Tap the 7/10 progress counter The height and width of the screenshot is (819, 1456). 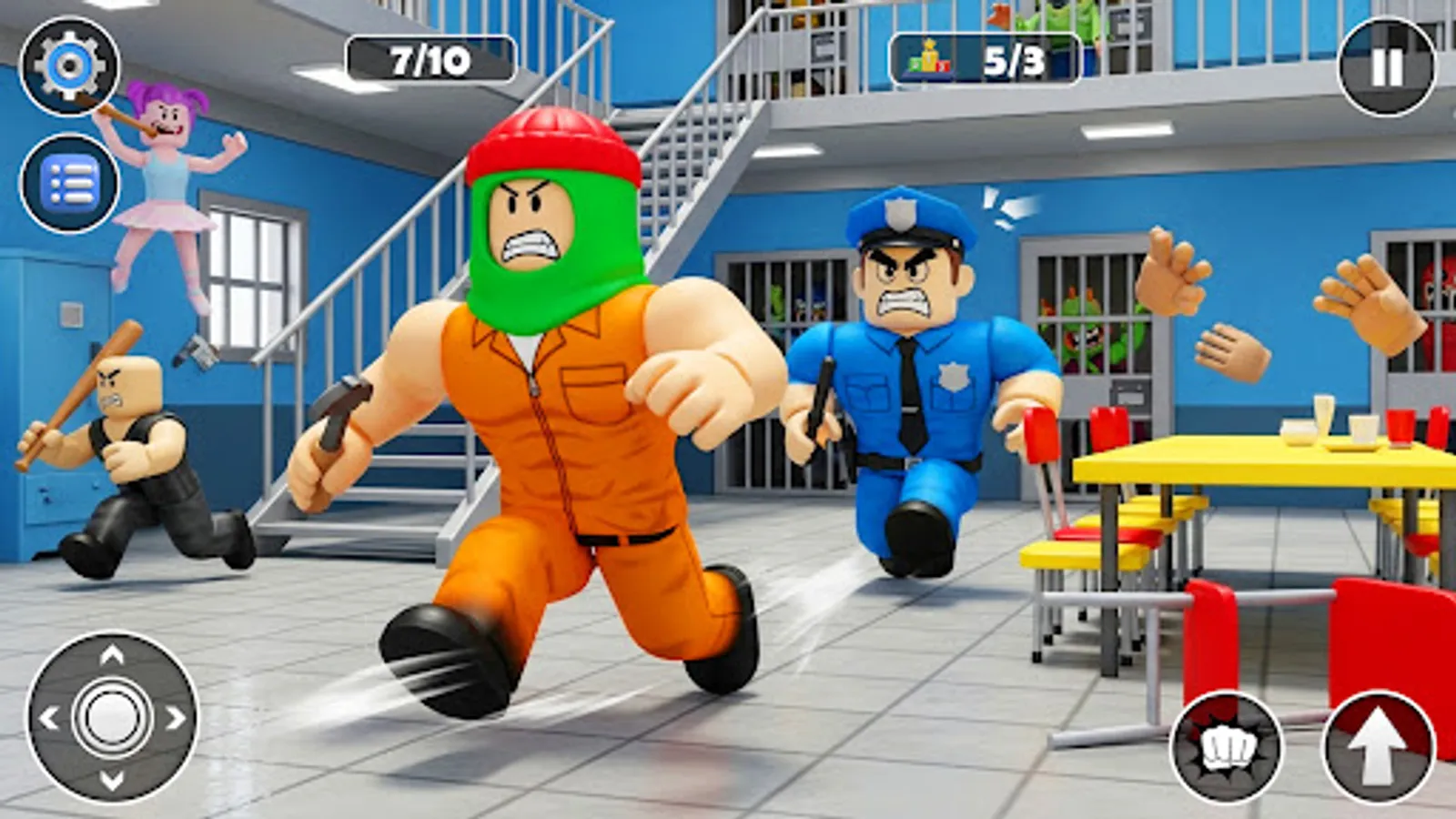428,57
